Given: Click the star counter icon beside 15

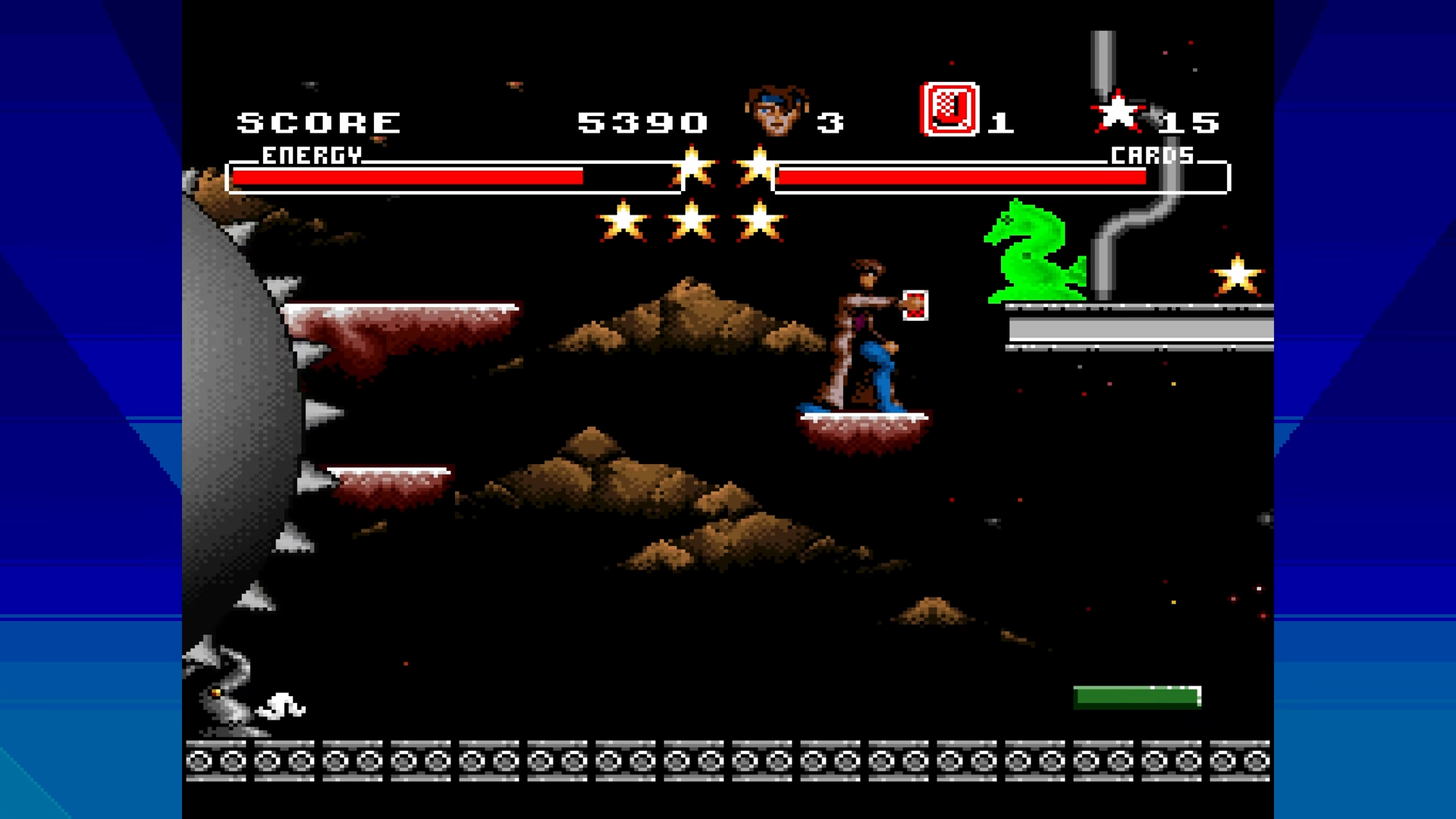Looking at the screenshot, I should (1117, 112).
